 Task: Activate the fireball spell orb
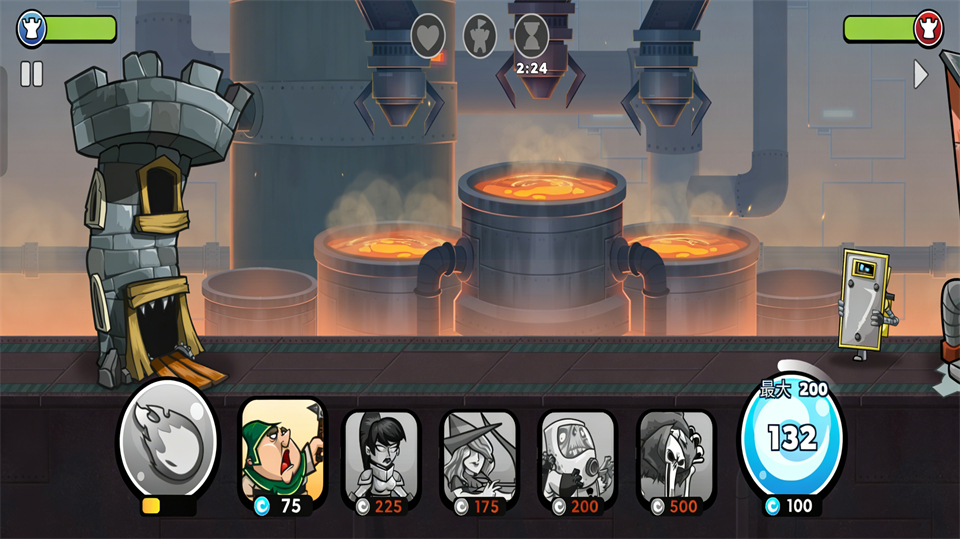pos(167,437)
